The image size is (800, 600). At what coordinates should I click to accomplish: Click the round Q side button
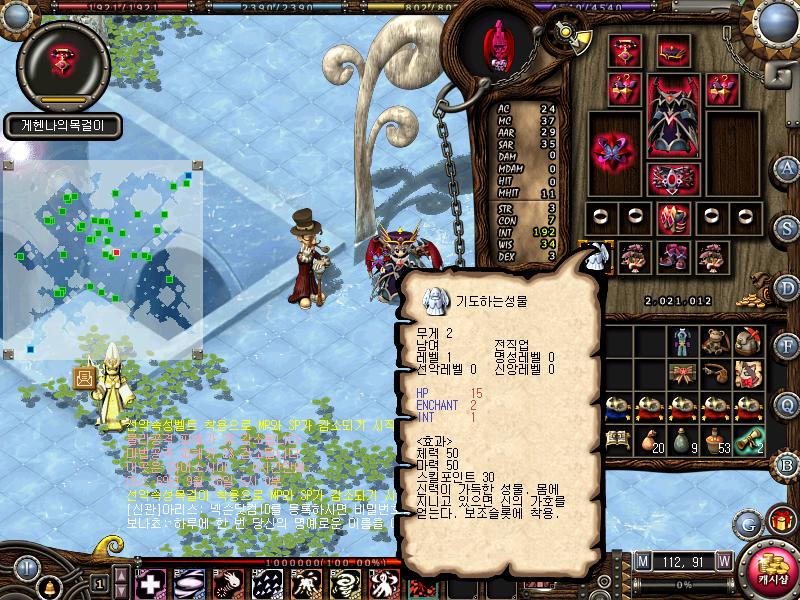coord(787,404)
